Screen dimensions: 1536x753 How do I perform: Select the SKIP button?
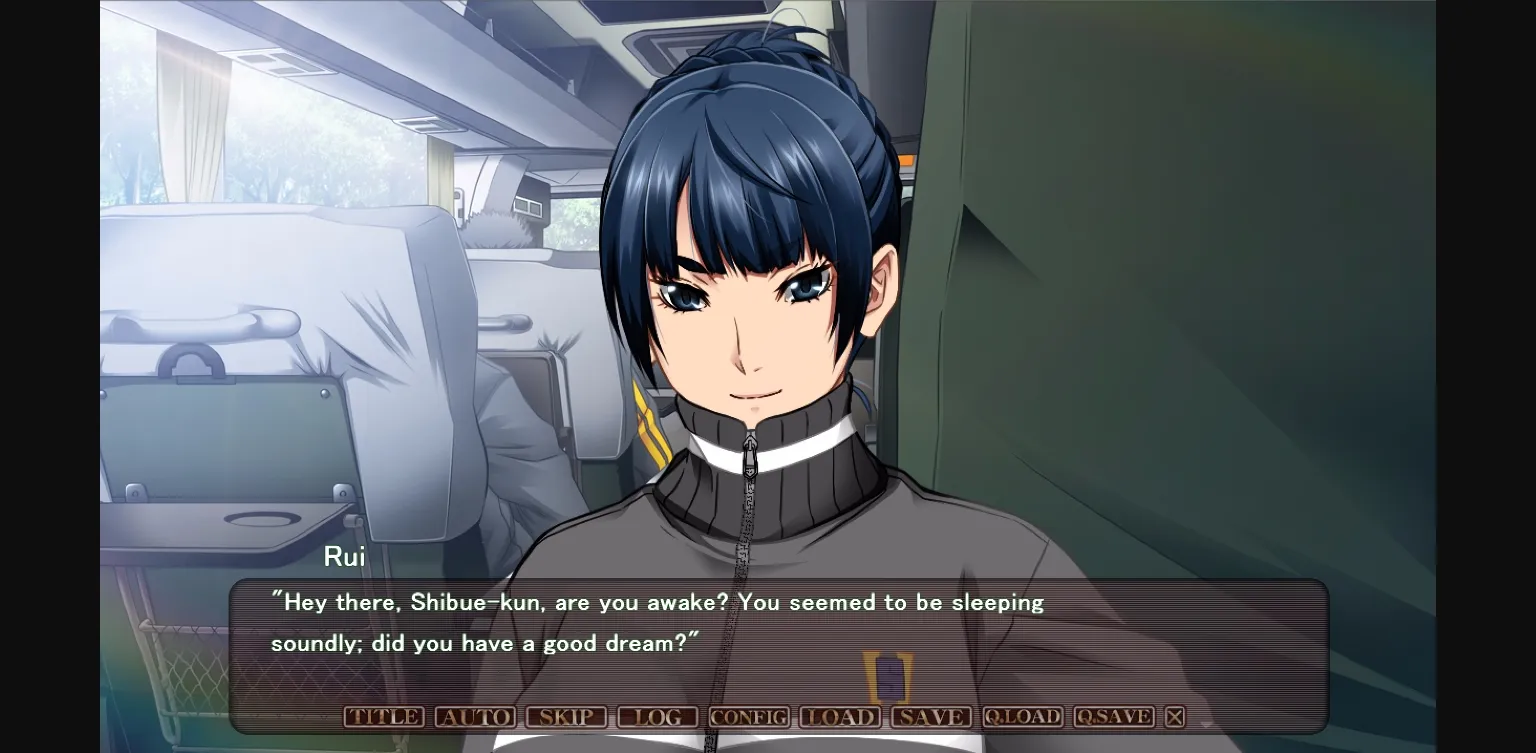click(x=567, y=717)
